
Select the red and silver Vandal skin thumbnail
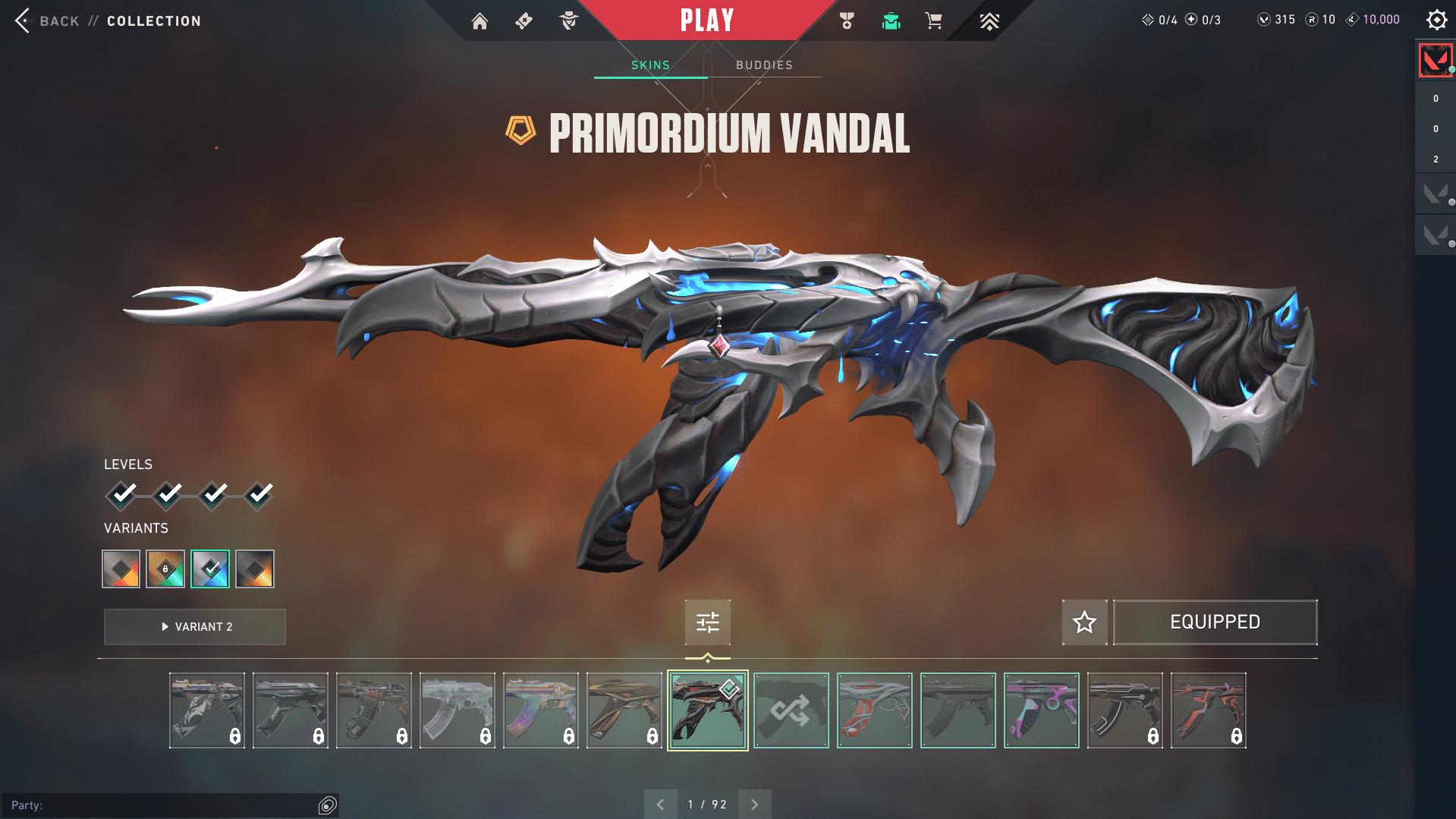coord(874,710)
